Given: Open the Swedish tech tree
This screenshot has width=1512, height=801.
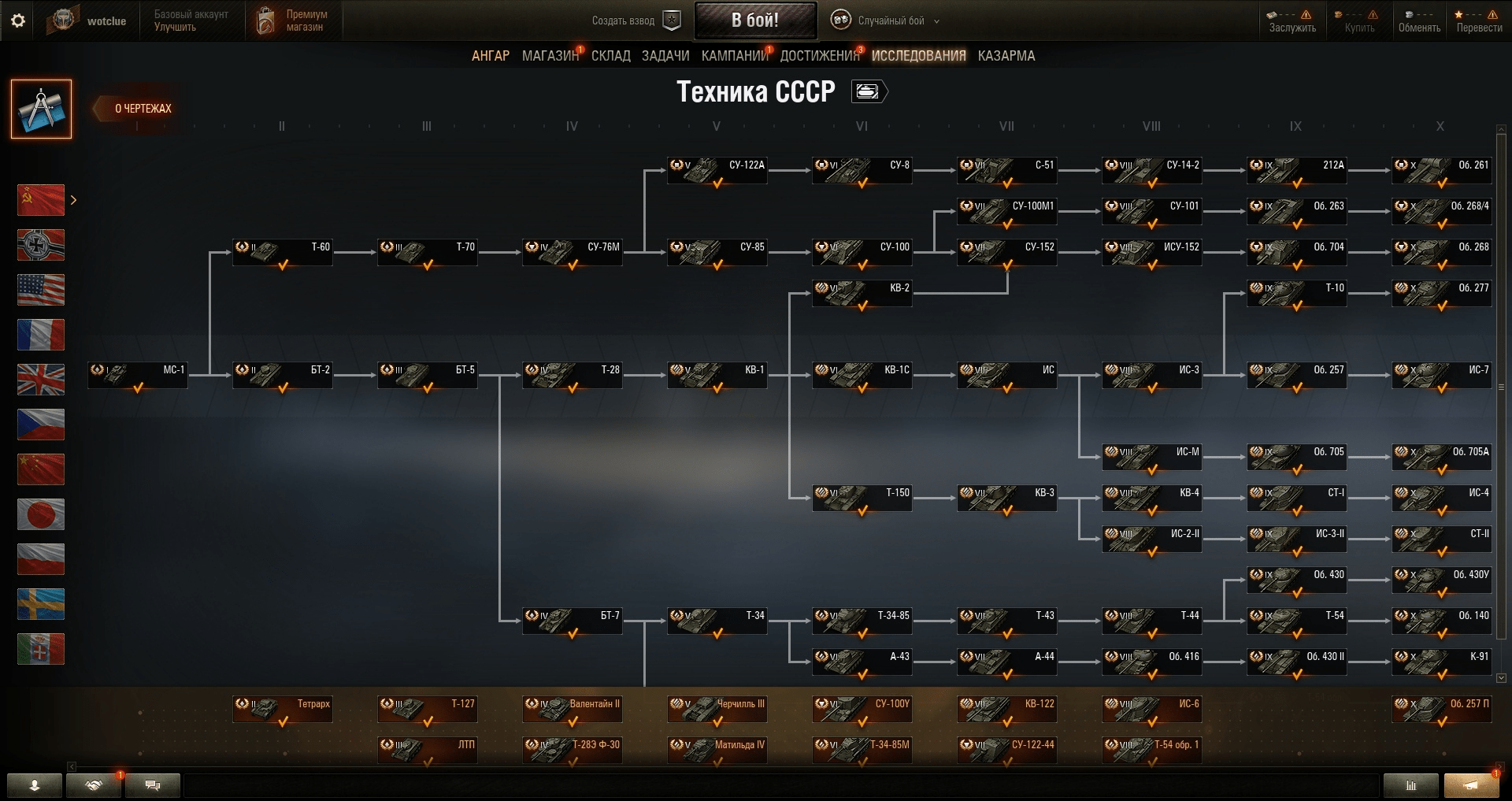Looking at the screenshot, I should (x=41, y=605).
